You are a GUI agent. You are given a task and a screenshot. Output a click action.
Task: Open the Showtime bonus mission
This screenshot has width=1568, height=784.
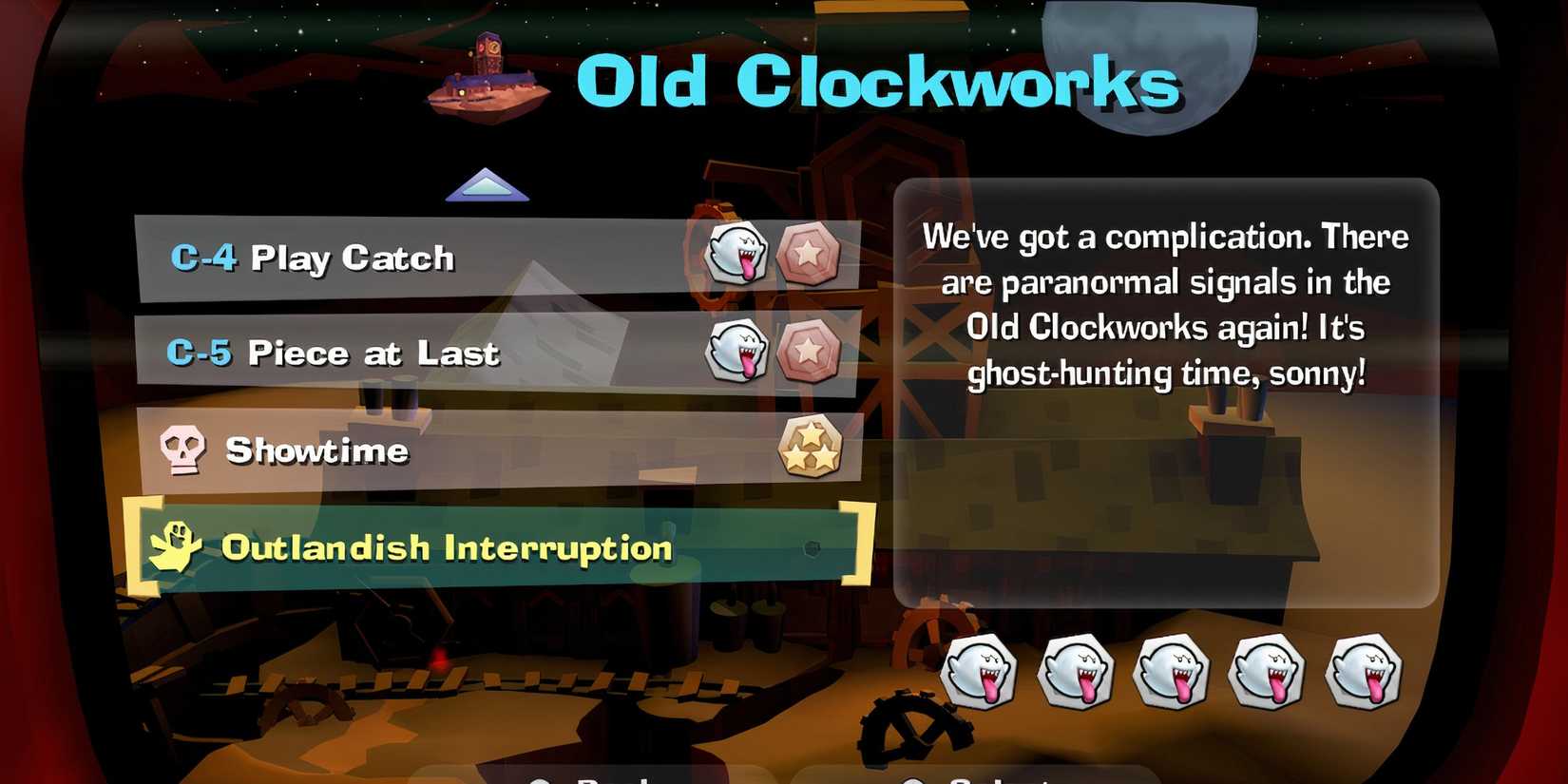[380, 450]
